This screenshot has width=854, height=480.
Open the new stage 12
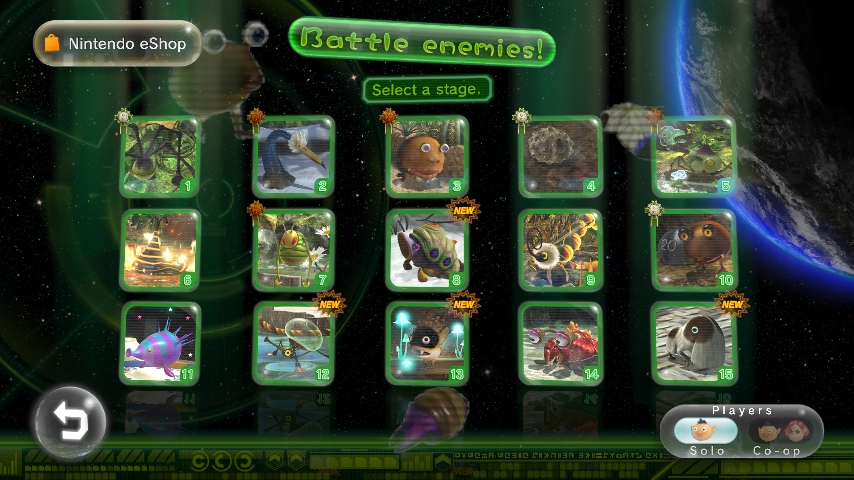point(293,343)
